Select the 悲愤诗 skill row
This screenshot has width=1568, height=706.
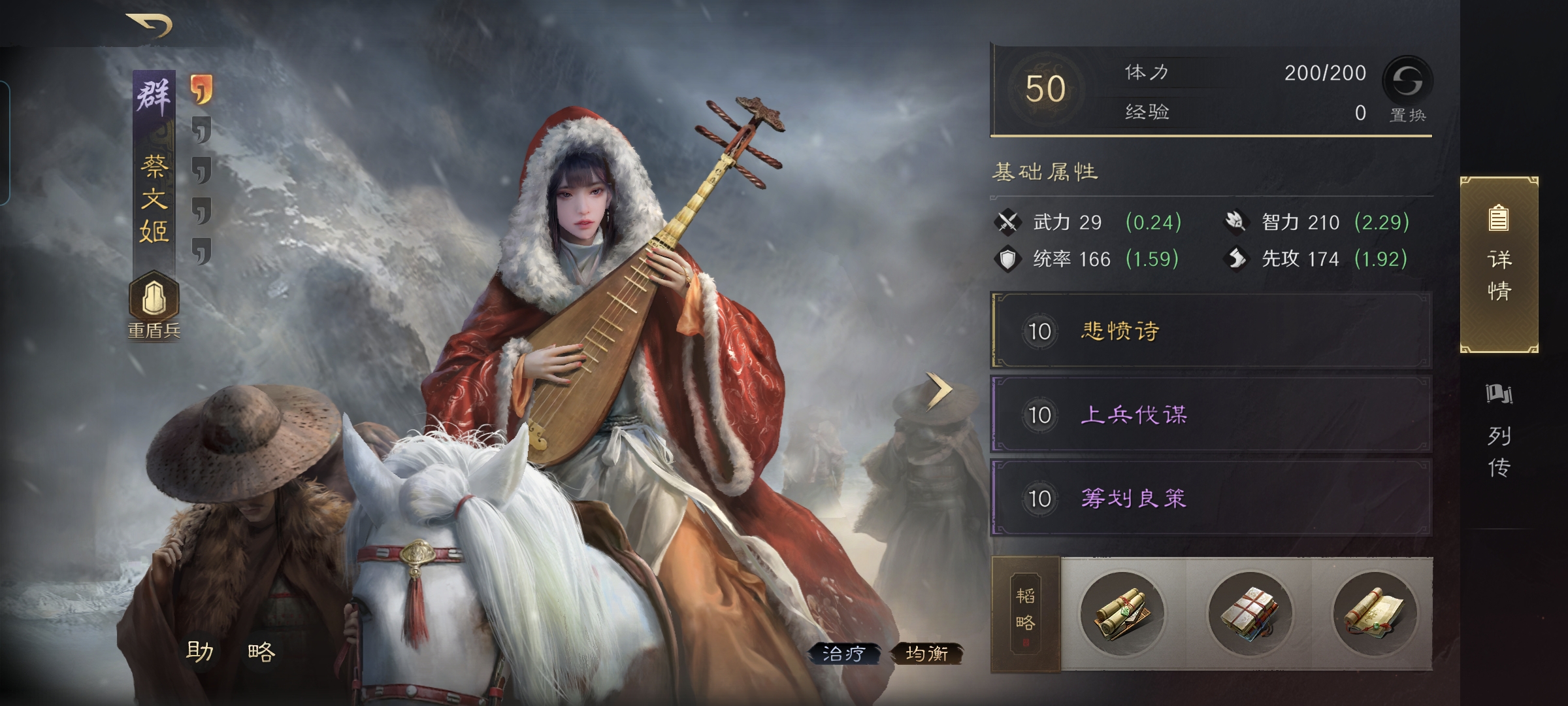click(1211, 331)
